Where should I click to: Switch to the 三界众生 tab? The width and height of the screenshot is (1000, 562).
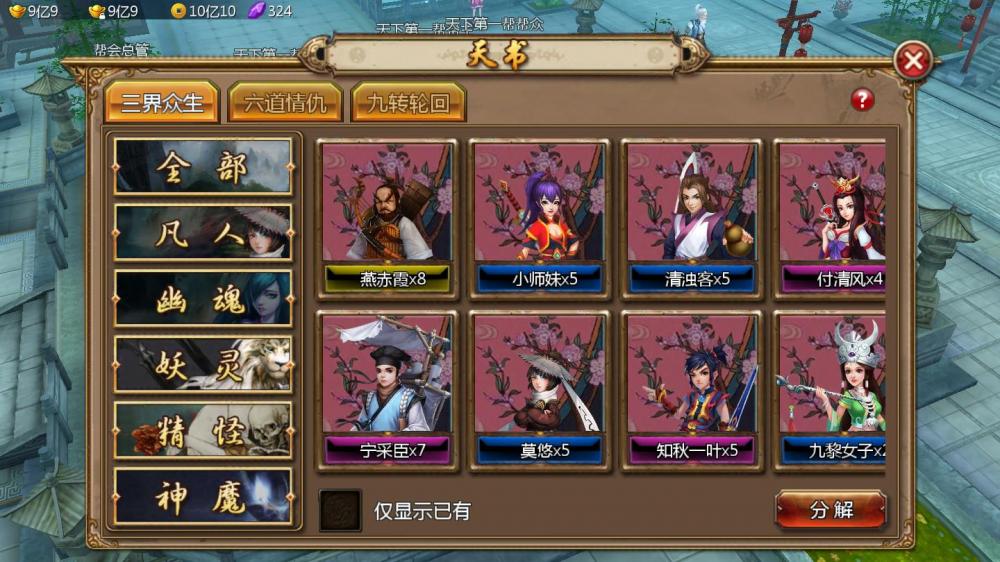[x=162, y=102]
